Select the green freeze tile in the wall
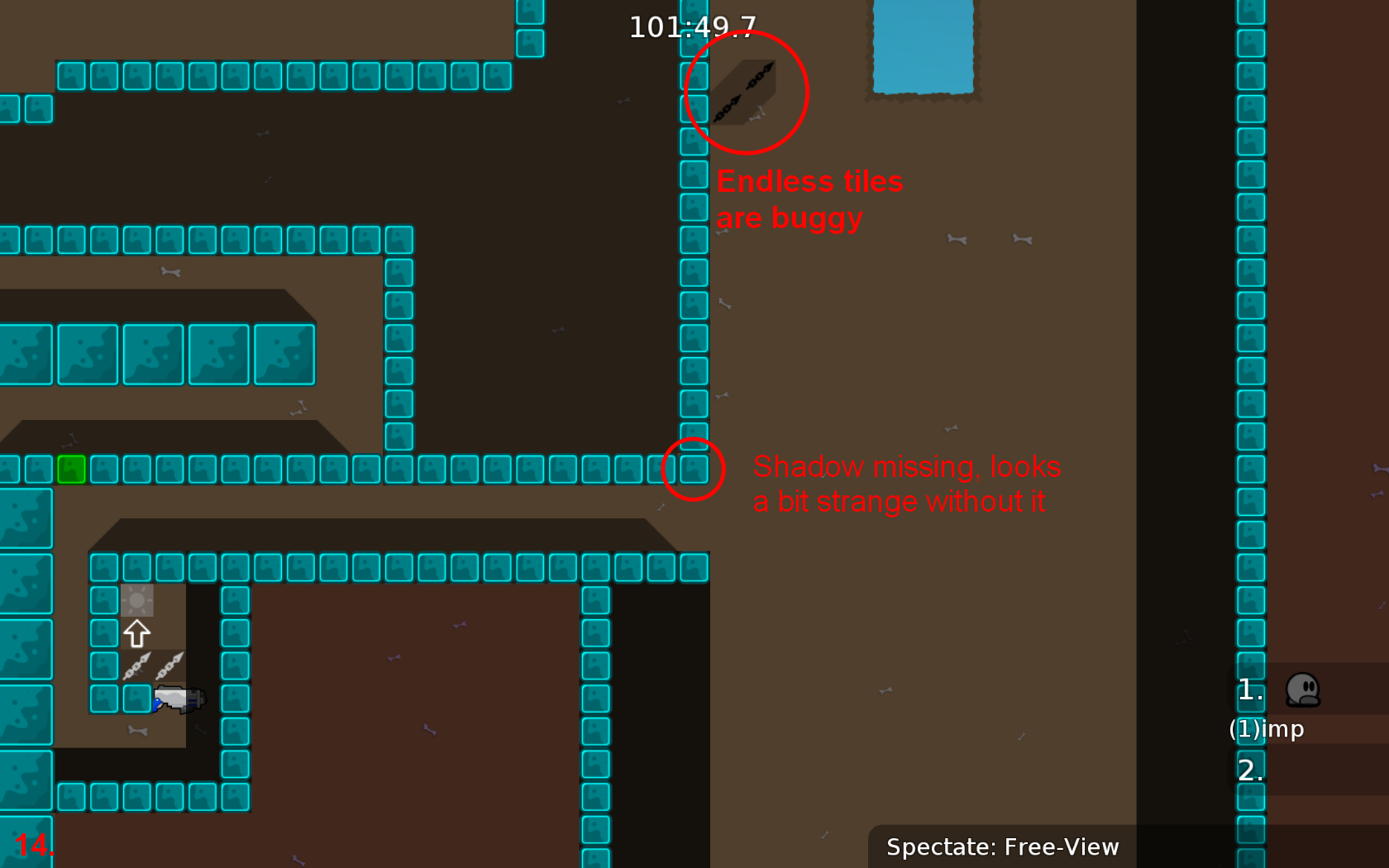Viewport: 1389px width, 868px height. 72,469
